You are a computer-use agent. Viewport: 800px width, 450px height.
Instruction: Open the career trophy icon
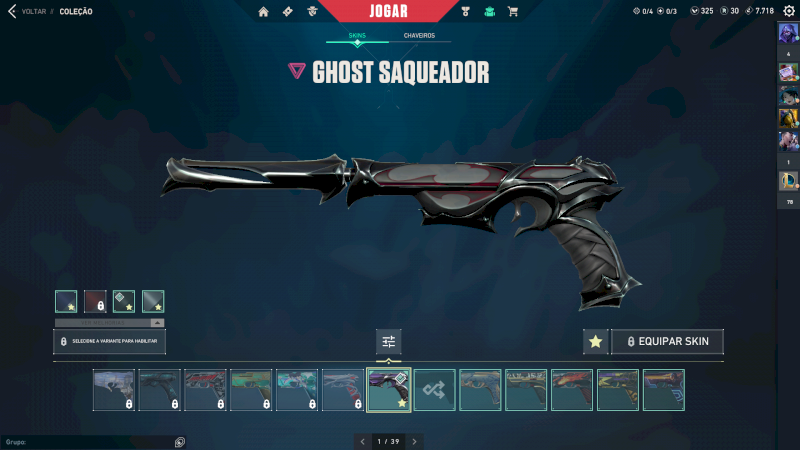tap(465, 12)
